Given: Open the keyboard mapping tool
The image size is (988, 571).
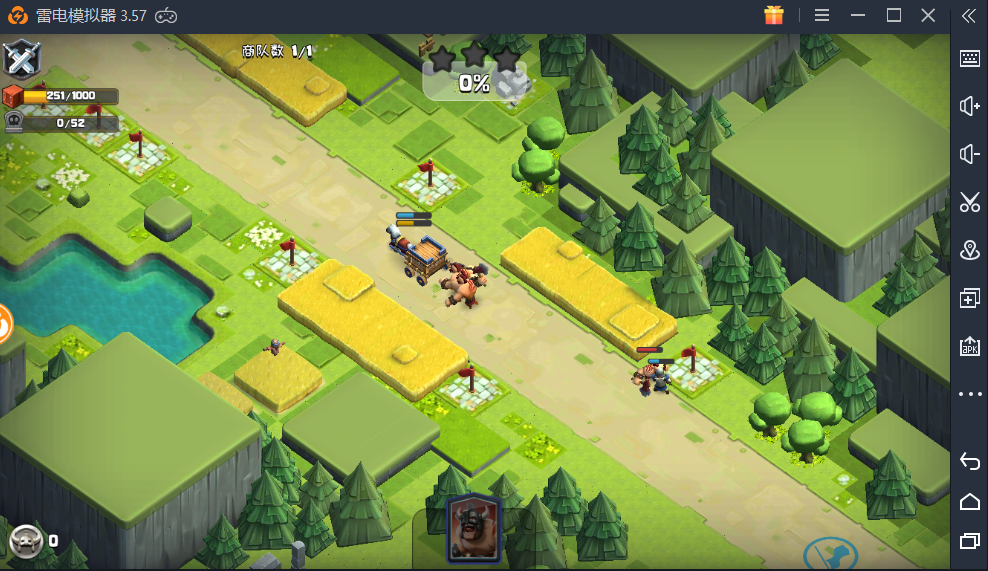Looking at the screenshot, I should coord(969,59).
